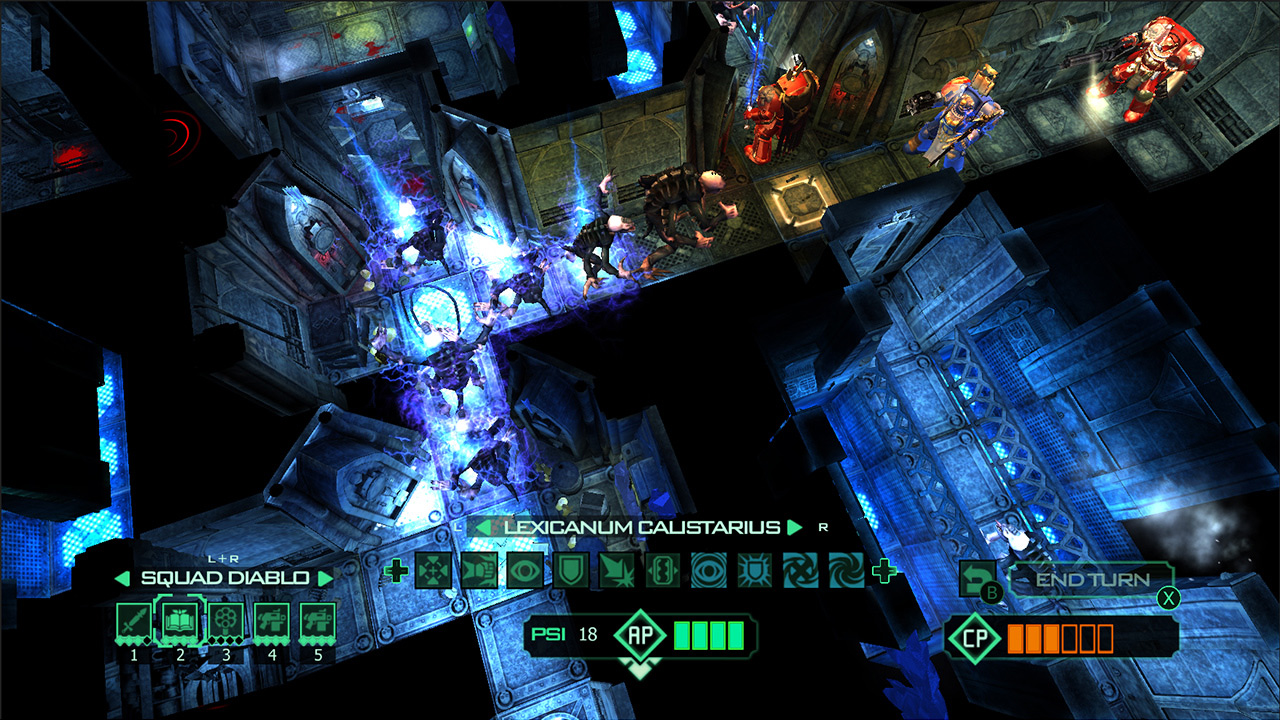Activate the four-arrows move ability

tap(432, 570)
